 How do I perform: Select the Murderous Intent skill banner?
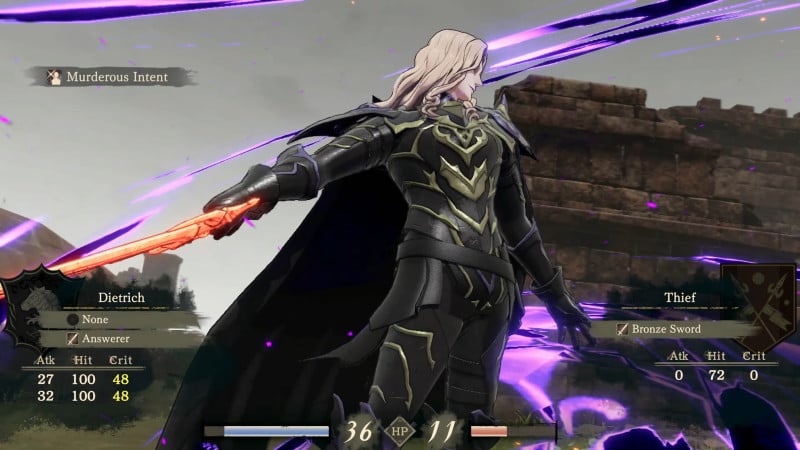110,77
